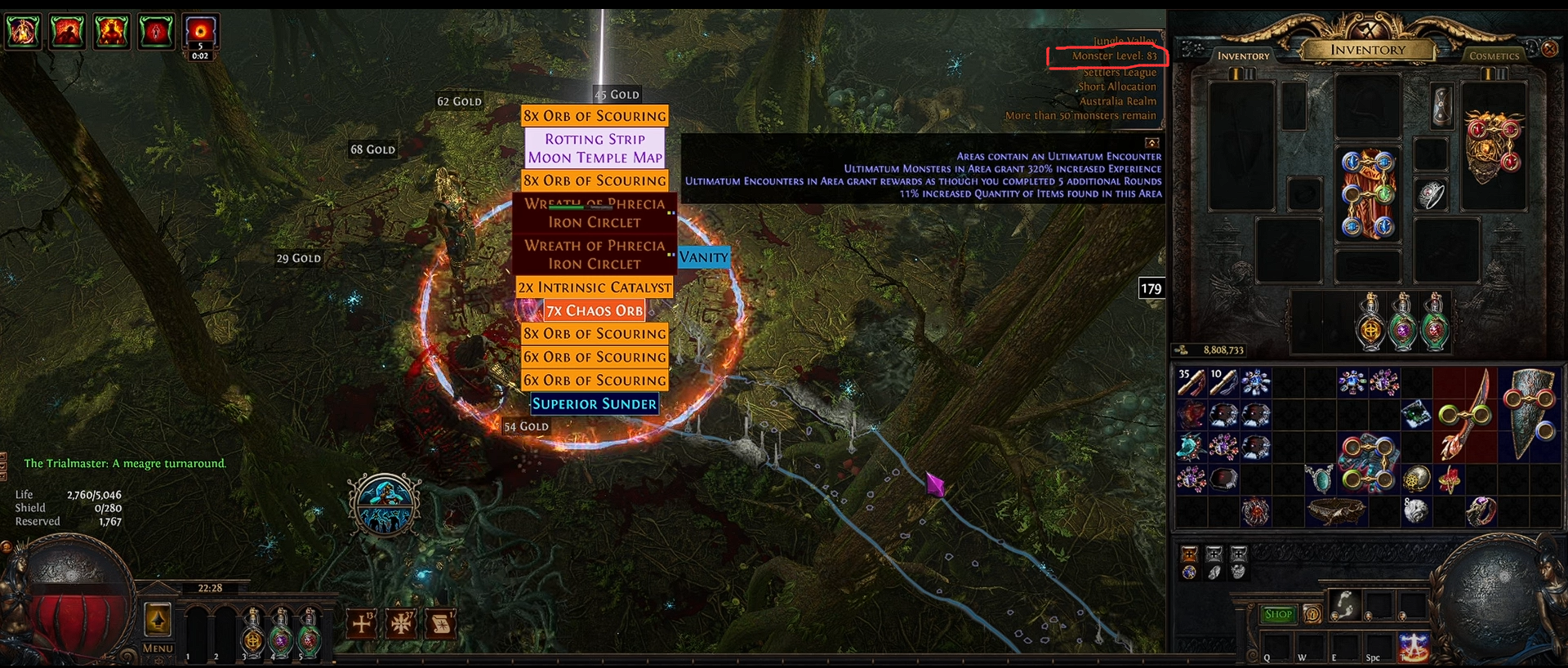The width and height of the screenshot is (1568, 668).
Task: Use the golden flask in hotbar slot 3
Action: pos(253,632)
